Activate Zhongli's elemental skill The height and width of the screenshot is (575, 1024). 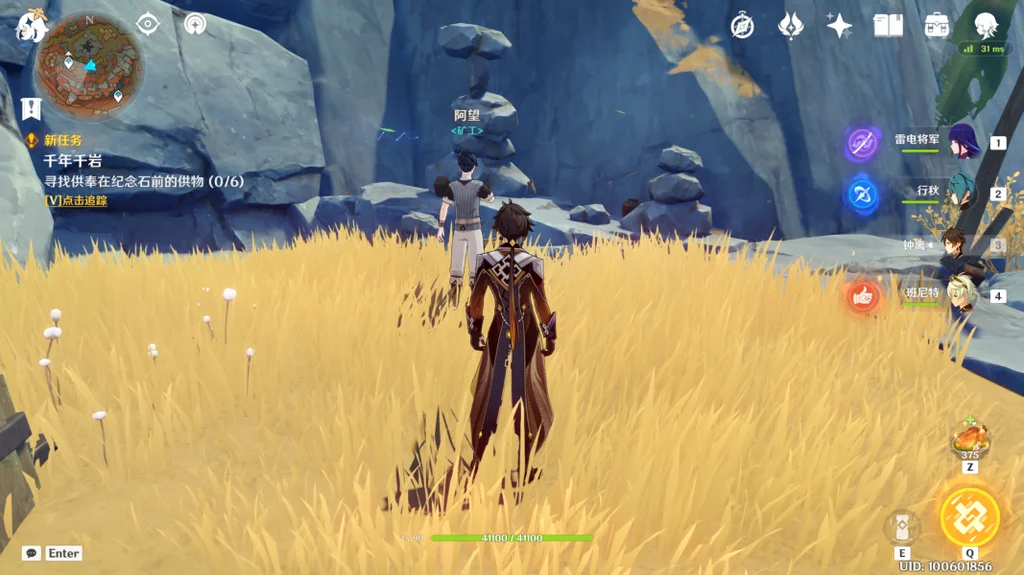pyautogui.click(x=902, y=527)
